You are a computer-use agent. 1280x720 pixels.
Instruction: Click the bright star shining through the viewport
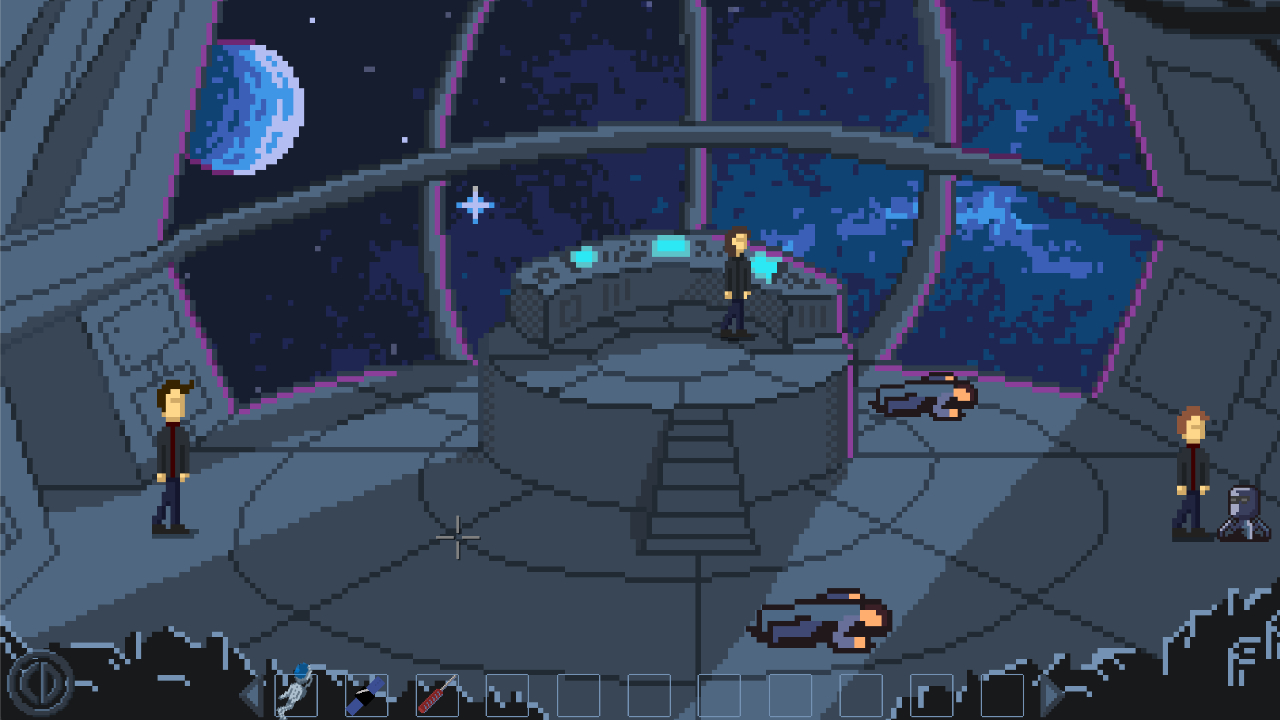(474, 203)
